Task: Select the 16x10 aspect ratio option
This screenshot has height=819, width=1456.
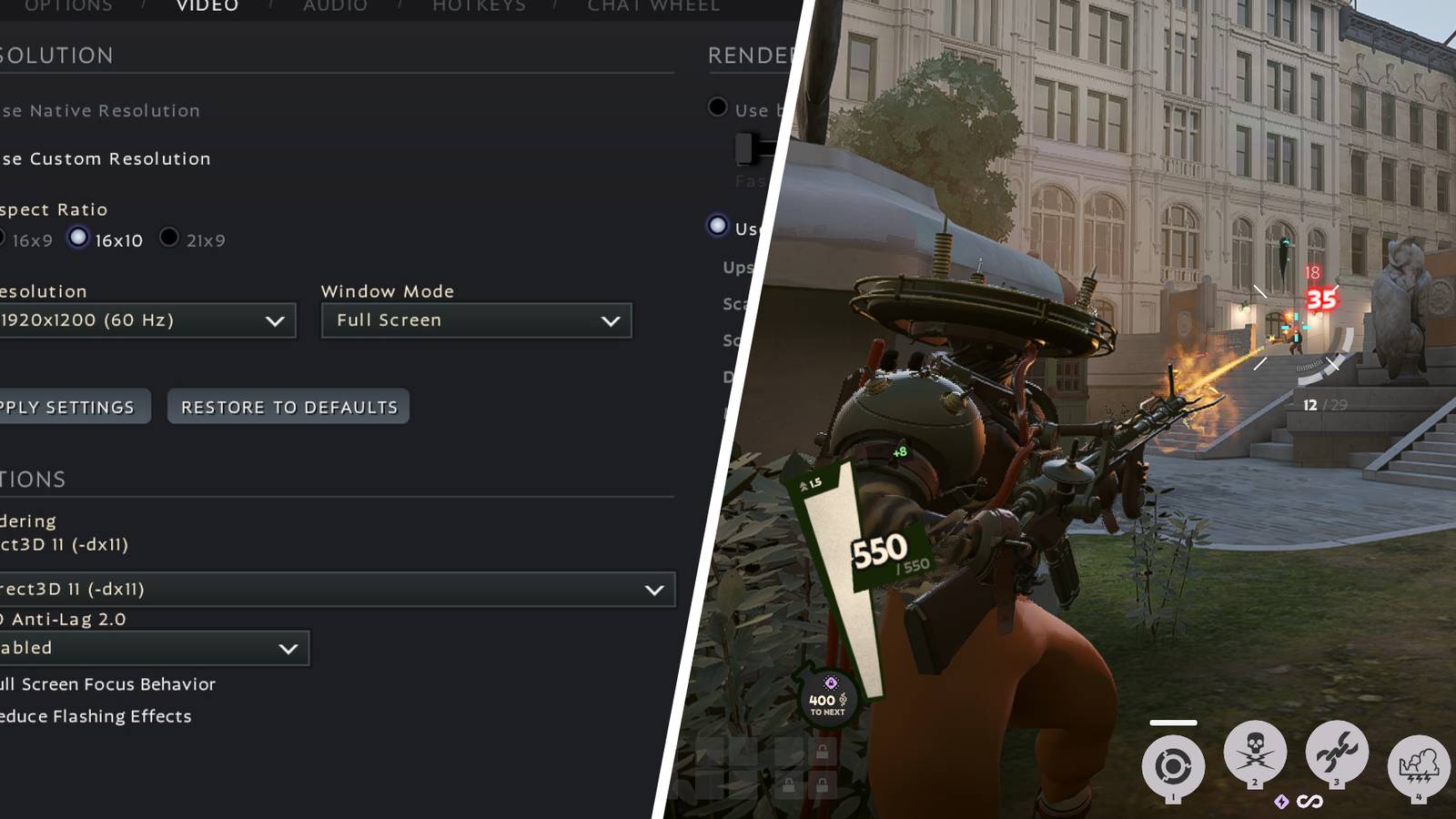Action: (78, 238)
